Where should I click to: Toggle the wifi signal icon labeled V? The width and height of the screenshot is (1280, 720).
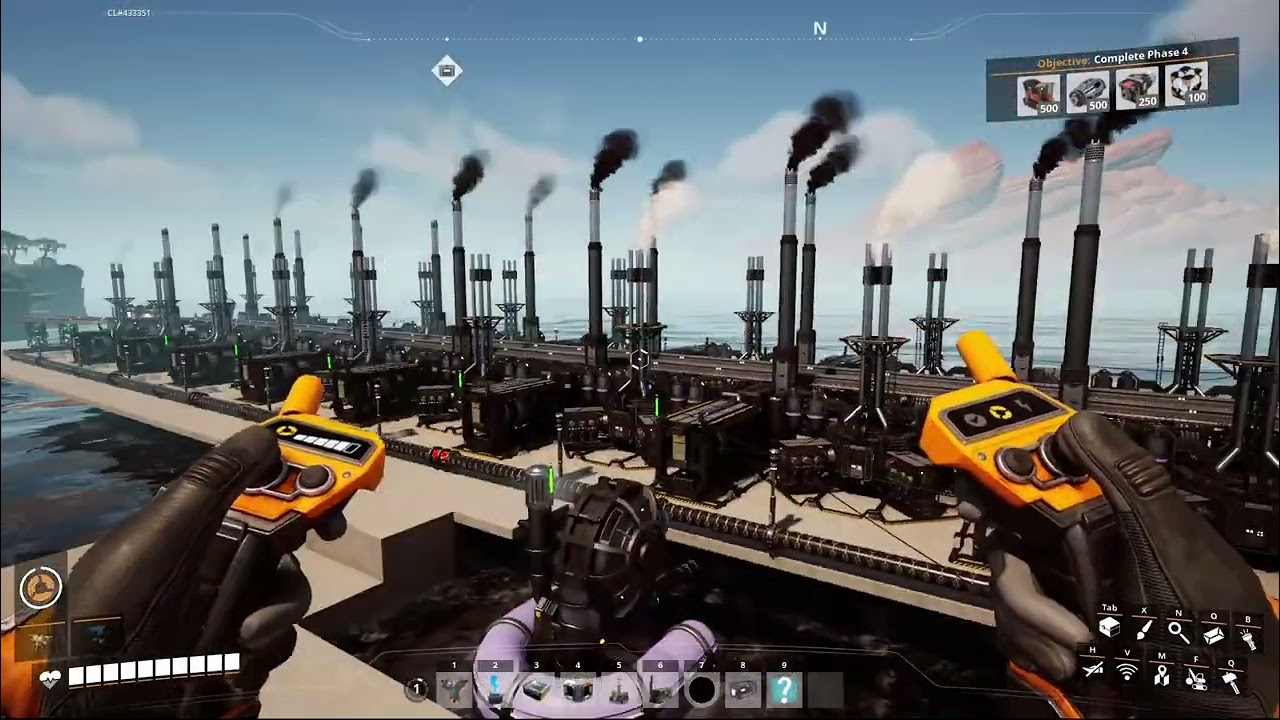pyautogui.click(x=1127, y=672)
